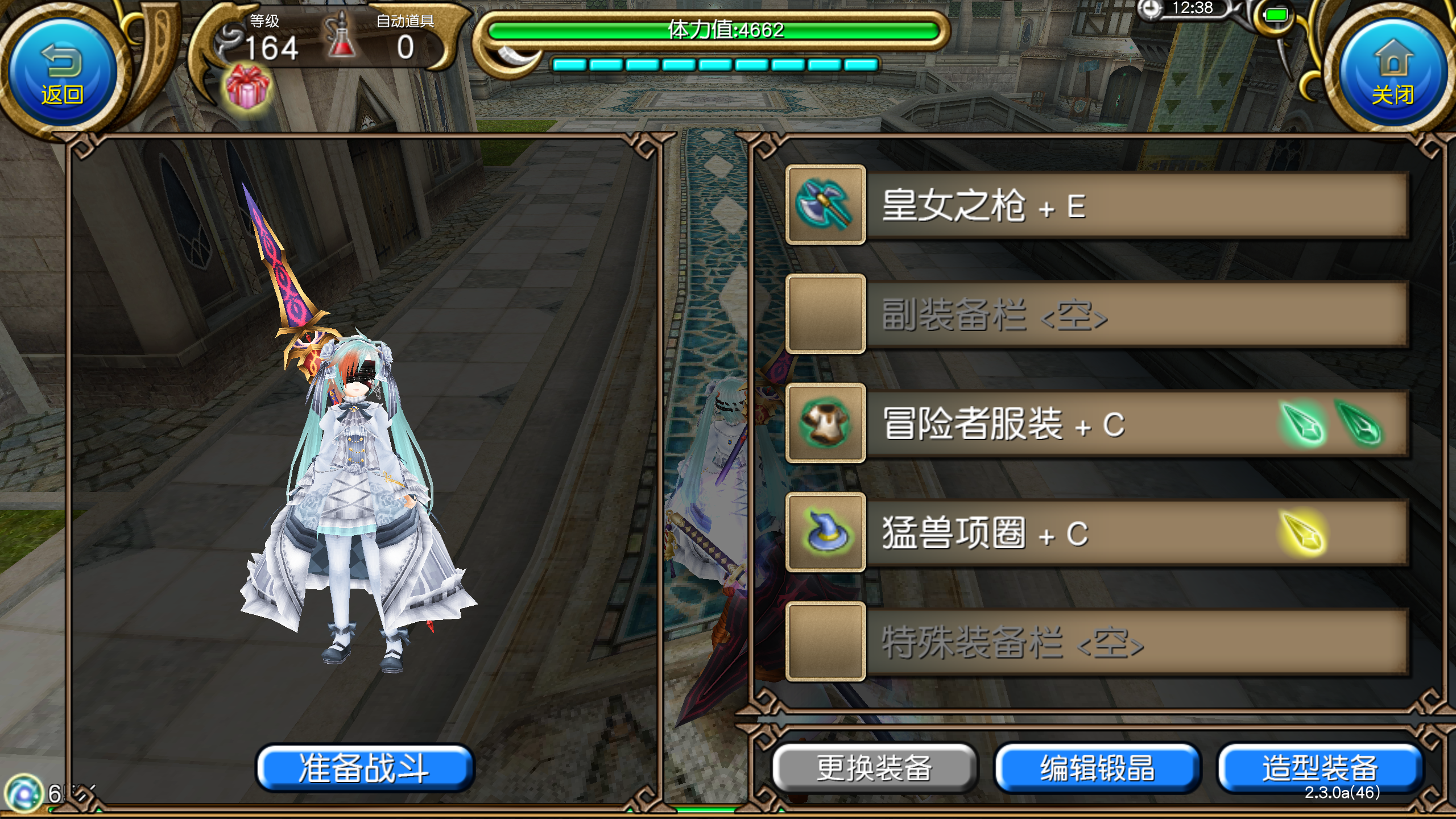Open the empty 特殊装备栏 slot
Screen dimensions: 1456x819
pos(825,642)
